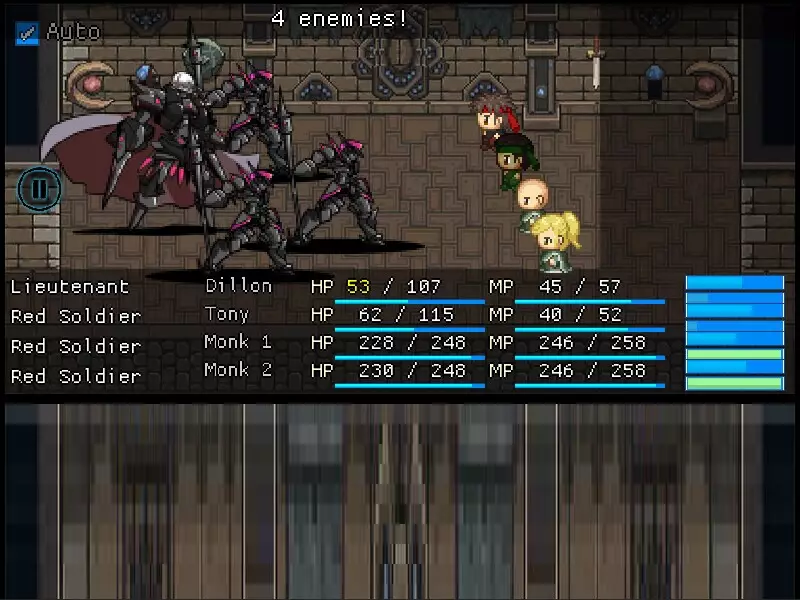Pause the battle with the round button
800x600 pixels.
point(40,188)
